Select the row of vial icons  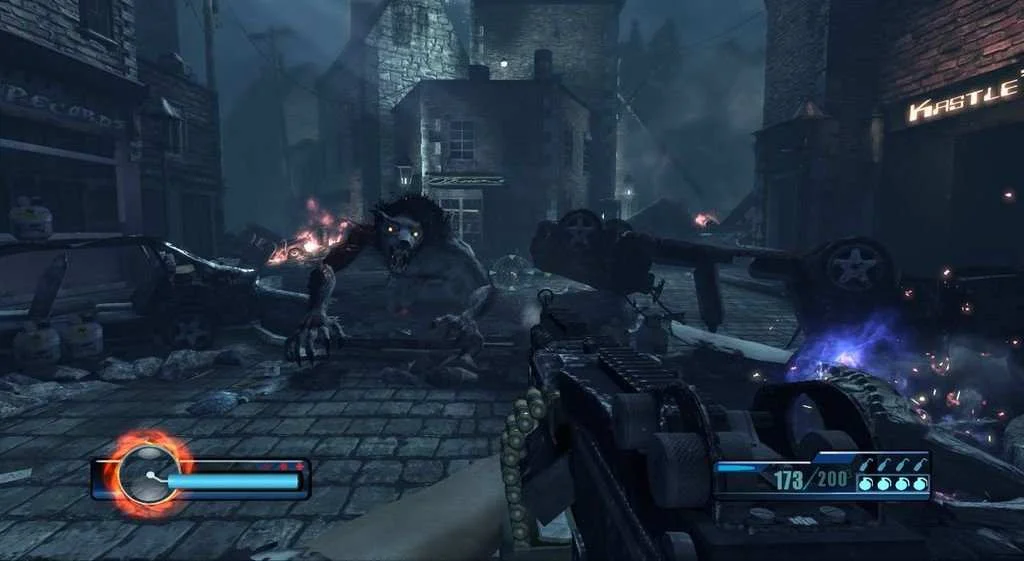coord(892,463)
